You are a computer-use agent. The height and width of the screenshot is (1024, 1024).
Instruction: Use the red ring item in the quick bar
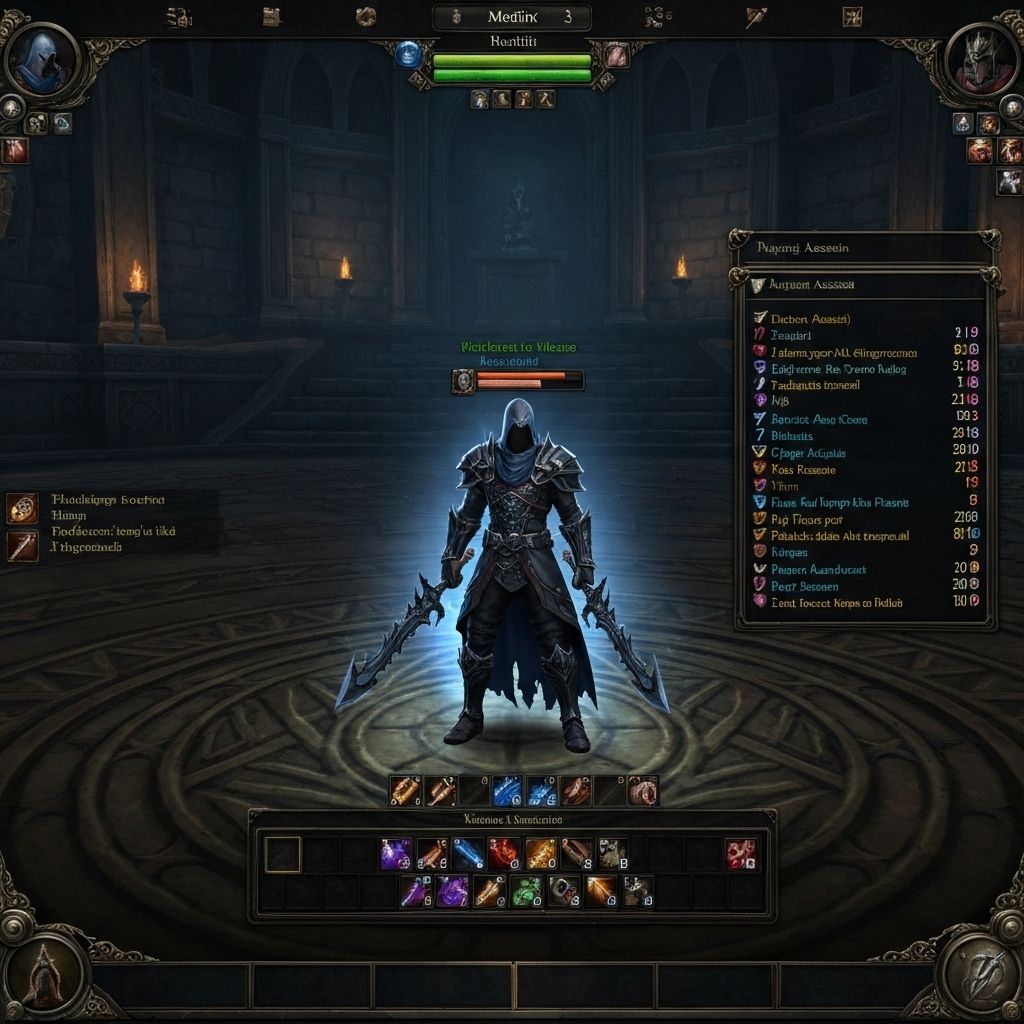coord(643,791)
